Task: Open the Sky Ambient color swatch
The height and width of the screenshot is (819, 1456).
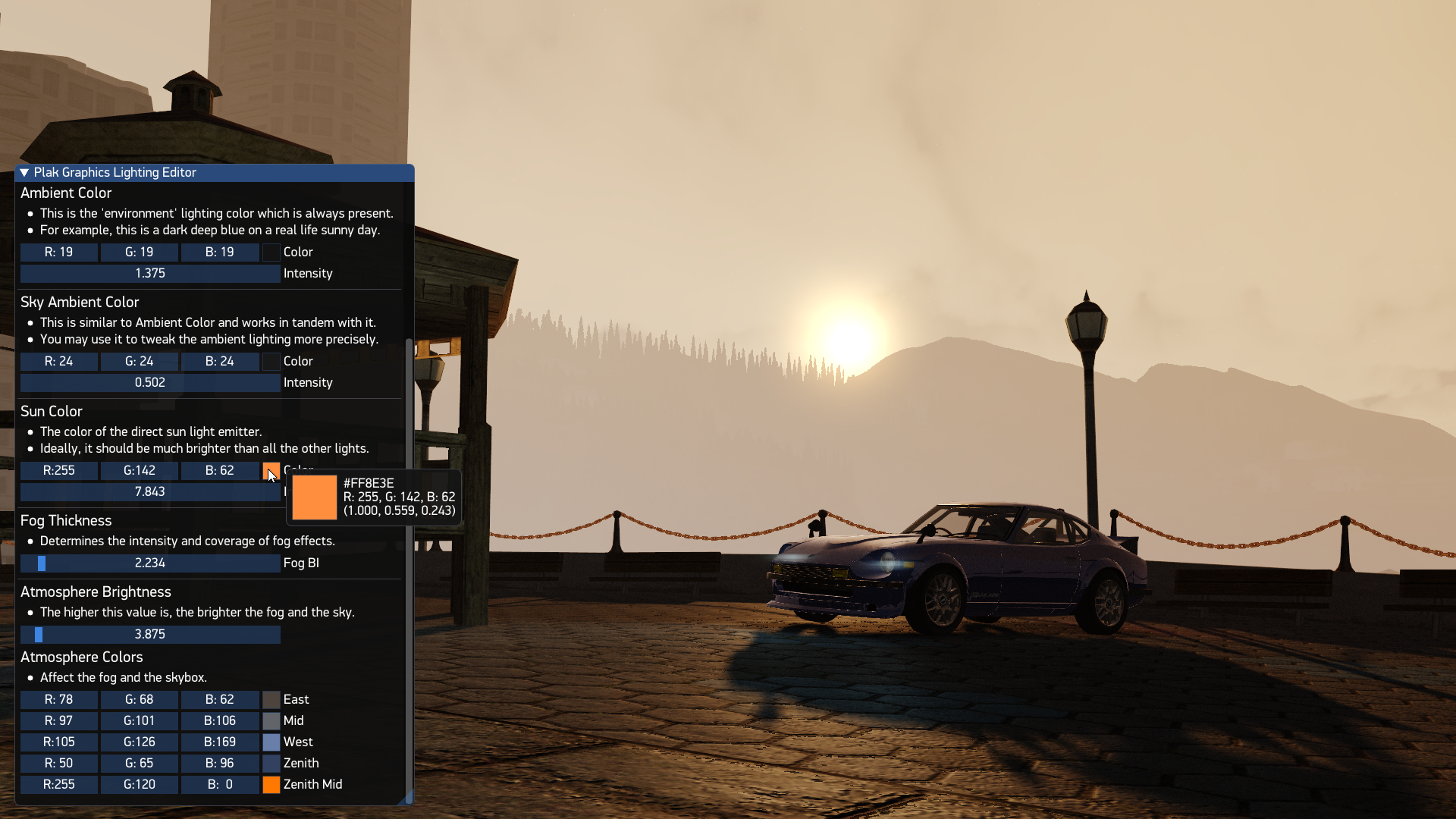Action: [271, 362]
